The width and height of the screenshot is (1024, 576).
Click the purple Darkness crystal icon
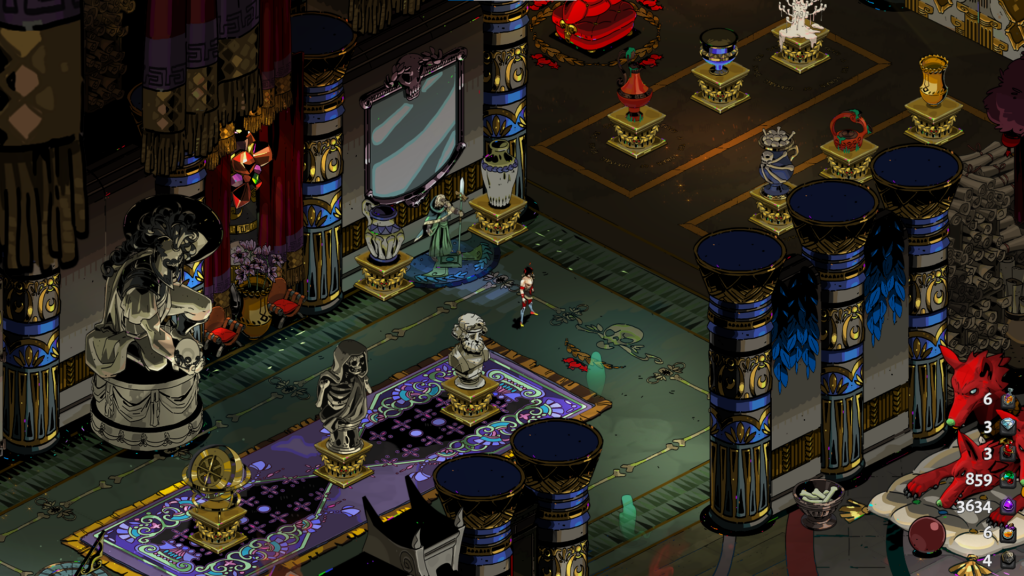(x=1008, y=506)
